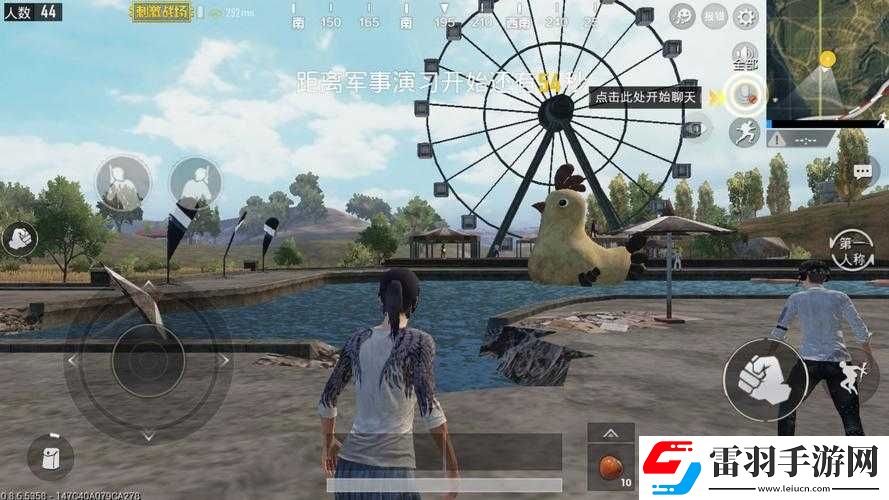The height and width of the screenshot is (500, 889).
Task: Open the emote smiley face button
Action: 682,16
